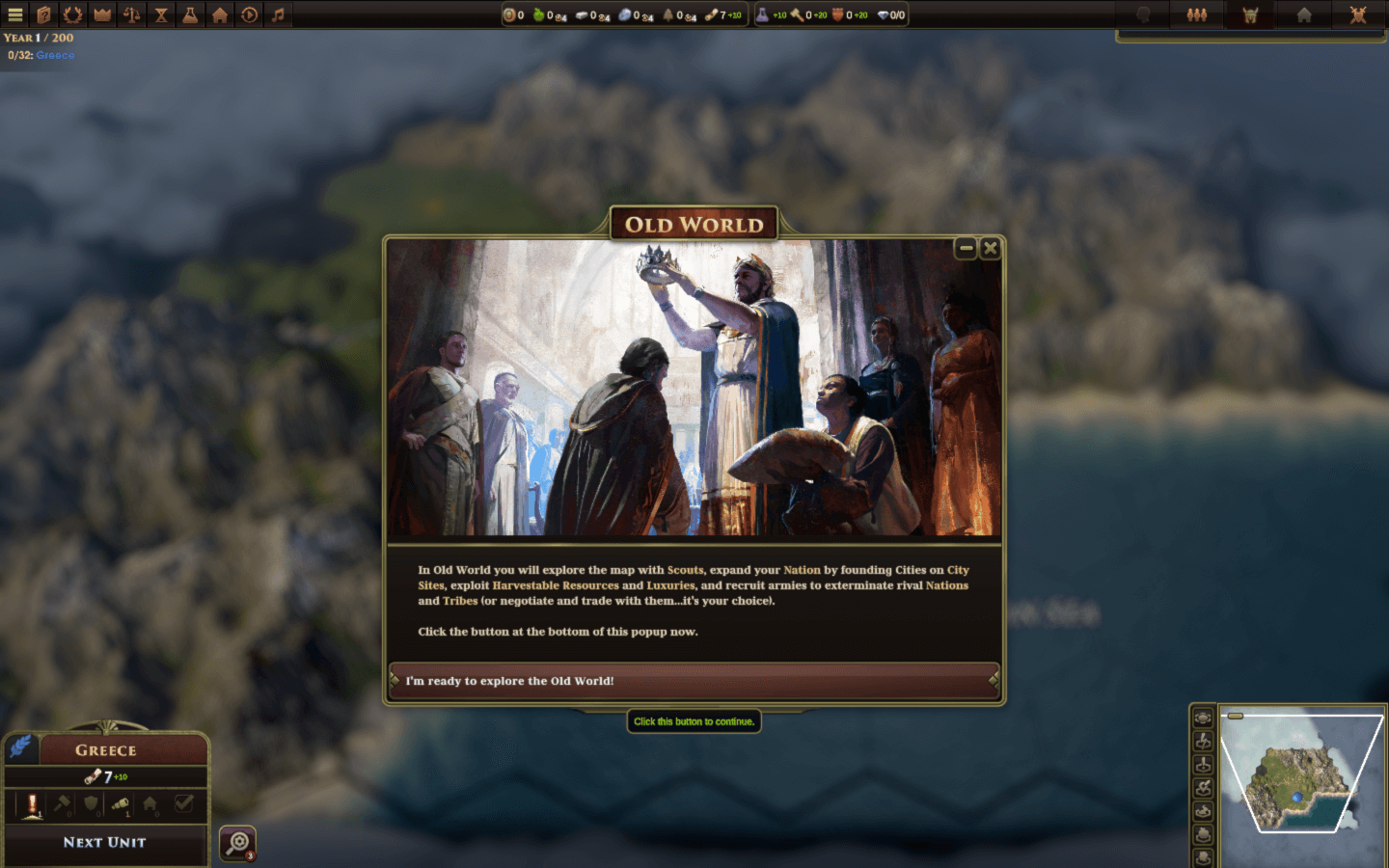Open the crossed swords shield tab

[x=1358, y=14]
